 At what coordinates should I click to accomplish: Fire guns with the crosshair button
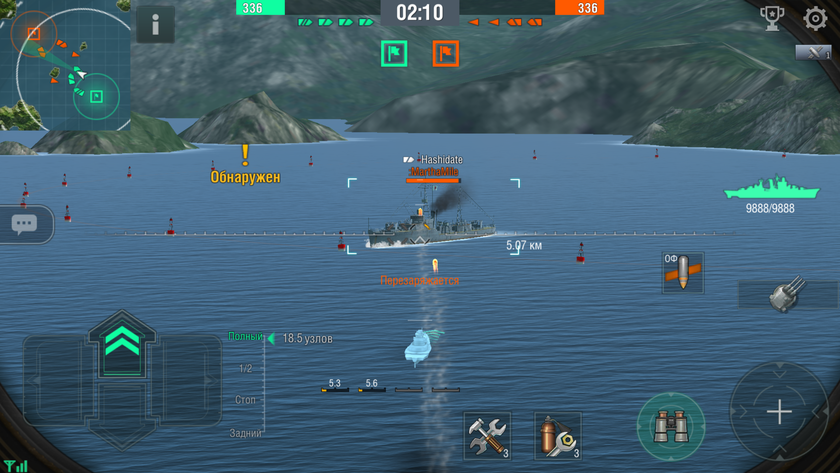point(778,412)
